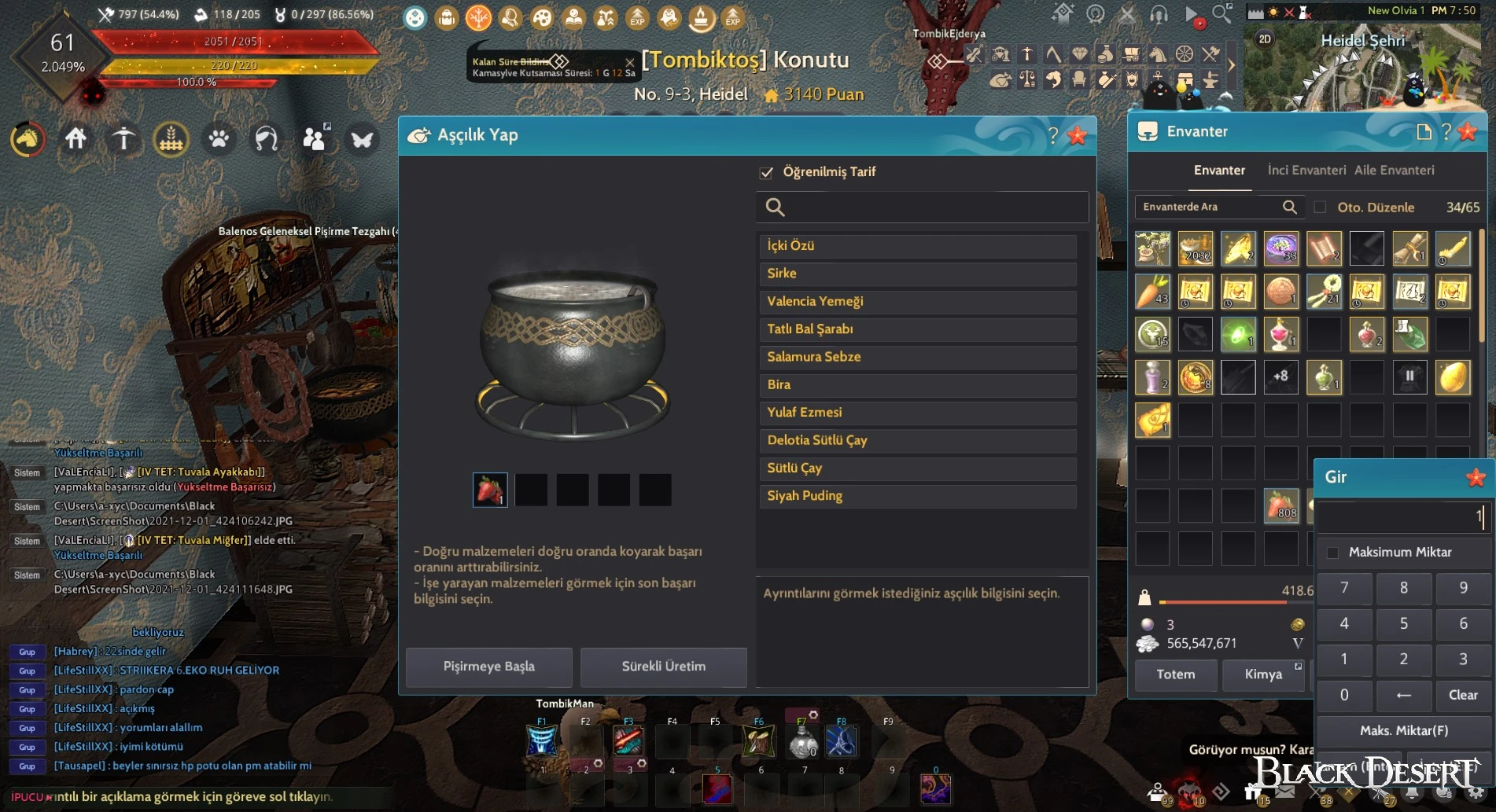Choose the Sütlü Çay recipe

(x=917, y=468)
